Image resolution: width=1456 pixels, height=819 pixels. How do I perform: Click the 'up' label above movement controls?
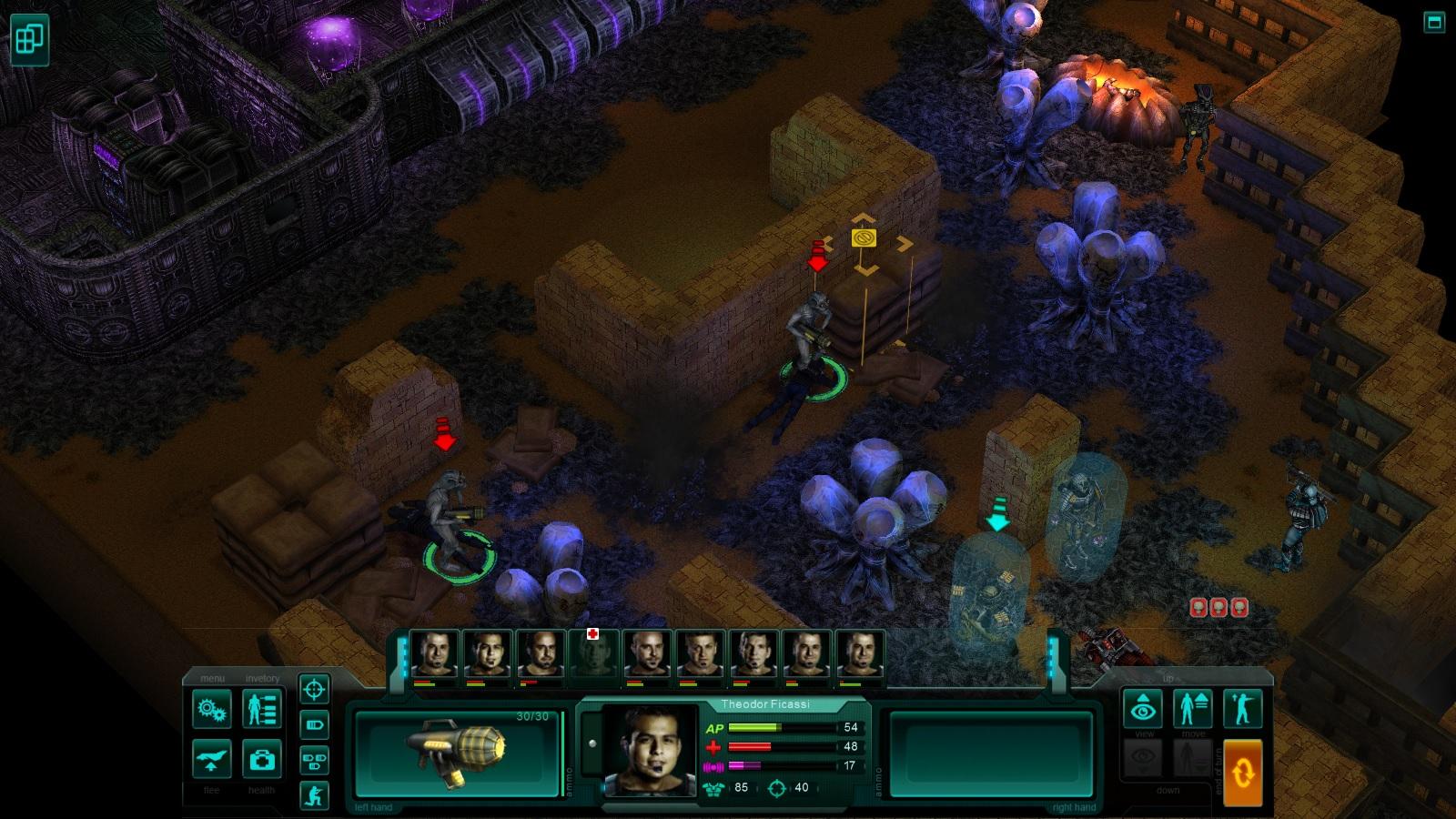(1168, 678)
